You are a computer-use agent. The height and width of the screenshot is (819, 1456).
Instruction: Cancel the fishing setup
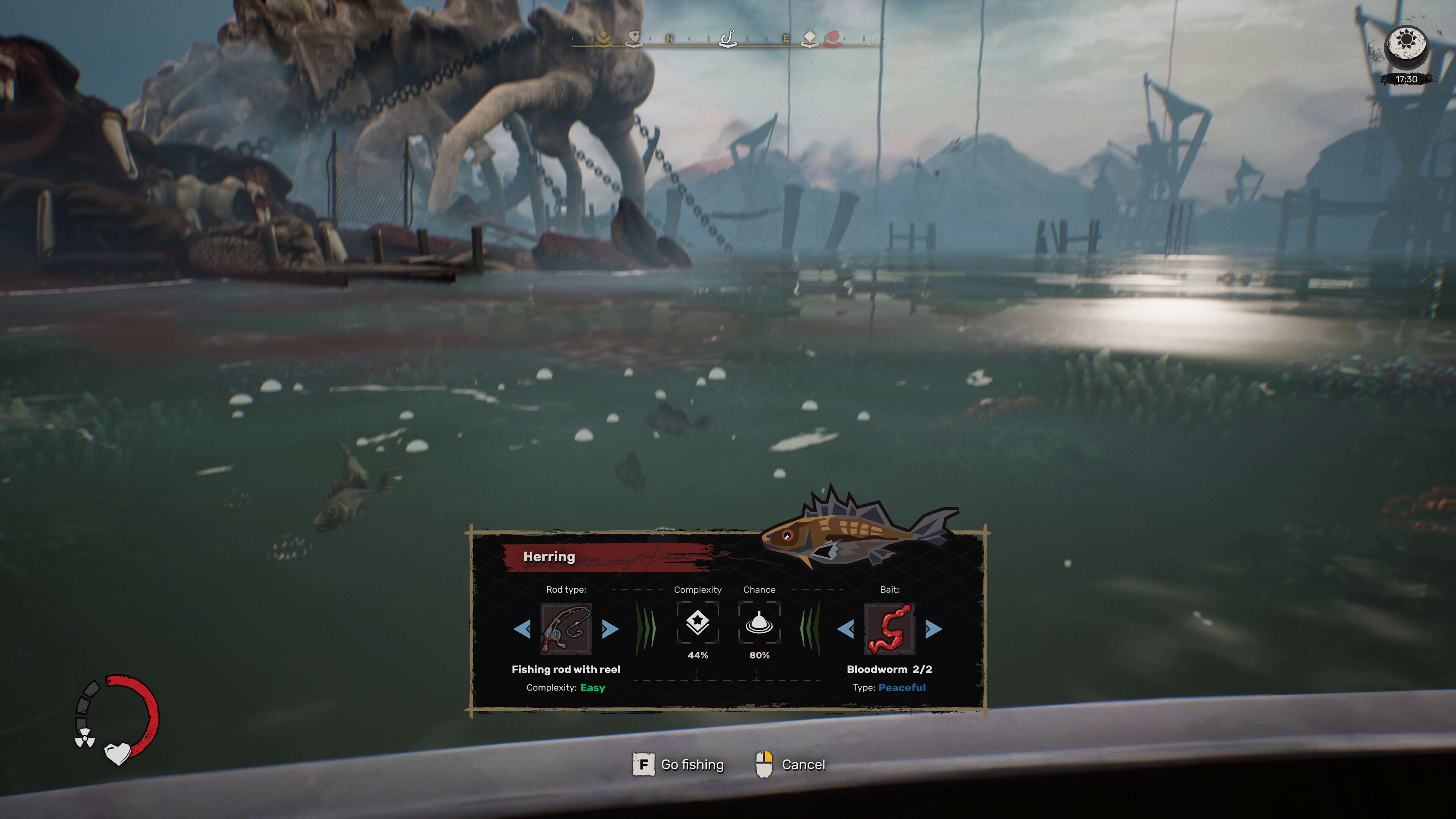[803, 765]
